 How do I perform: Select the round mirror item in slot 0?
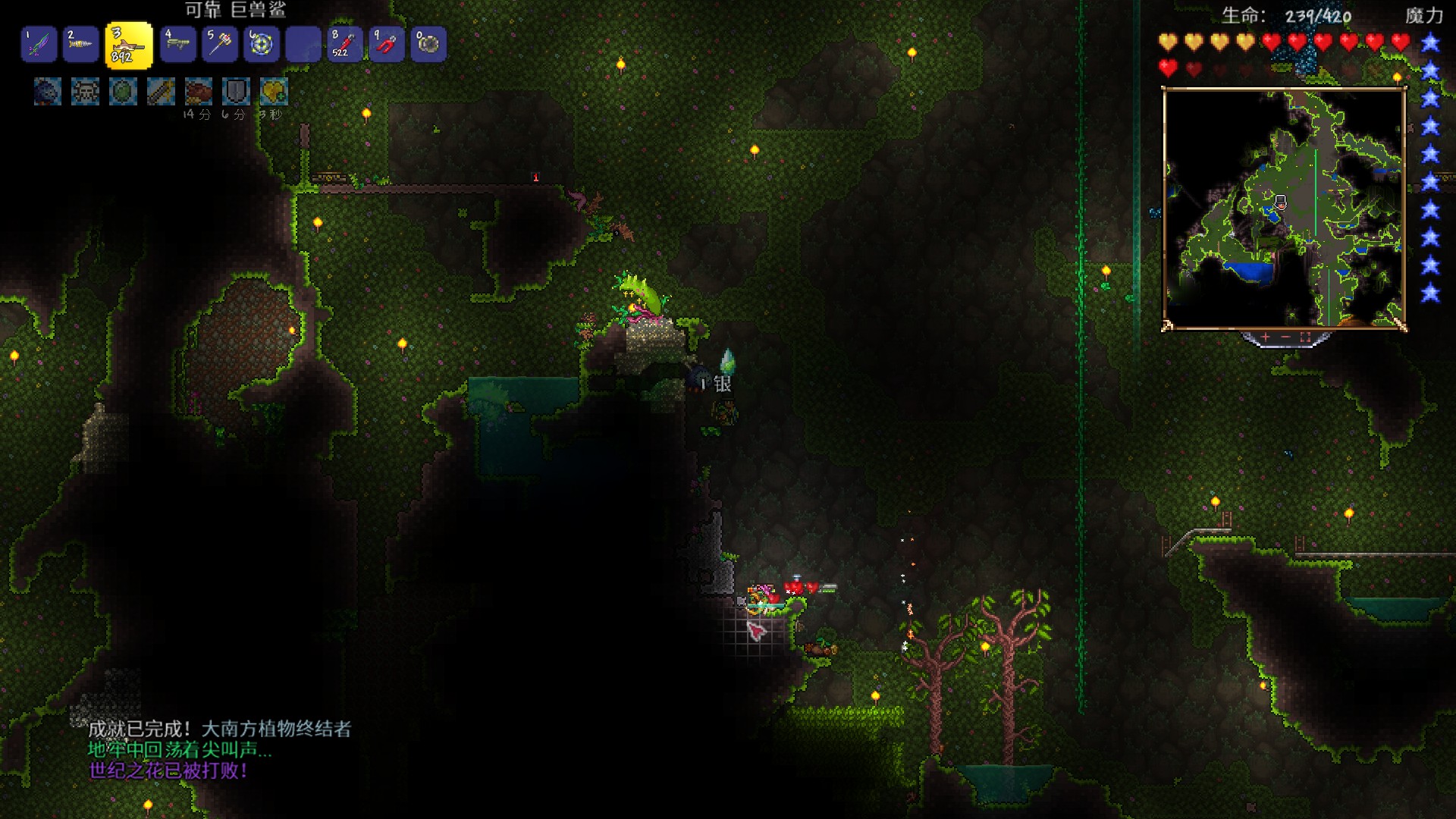(x=428, y=45)
